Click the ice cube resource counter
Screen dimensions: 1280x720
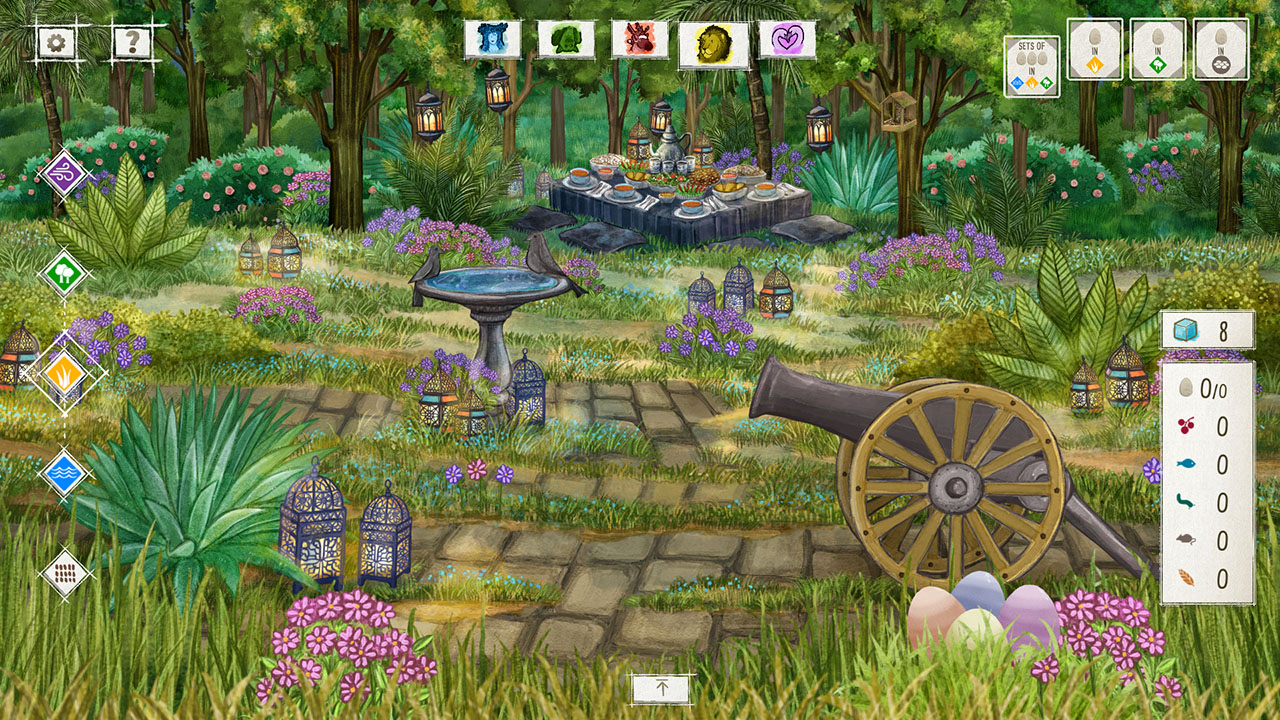coord(1208,332)
